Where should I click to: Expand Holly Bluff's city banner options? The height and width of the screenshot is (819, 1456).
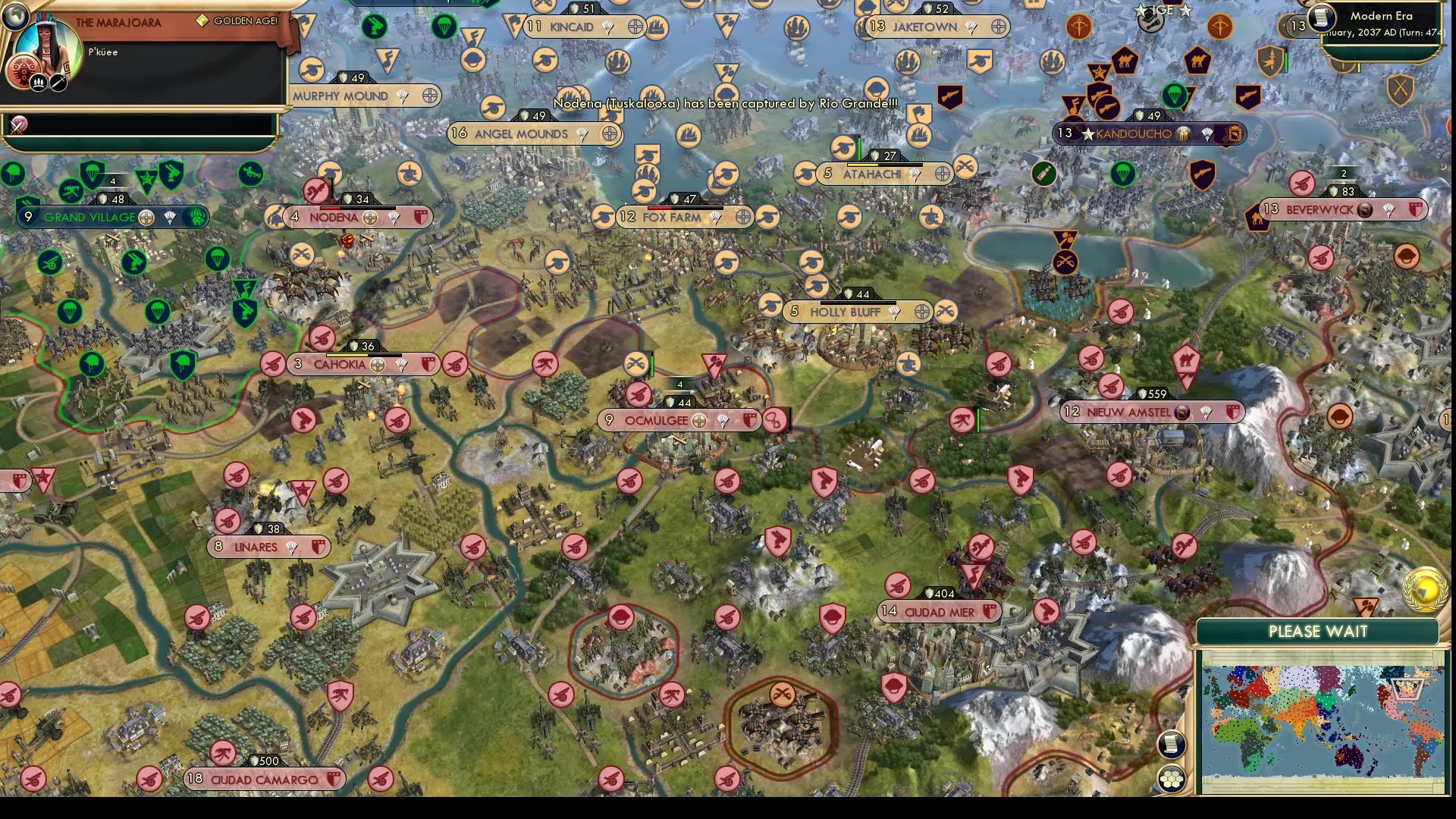921,311
